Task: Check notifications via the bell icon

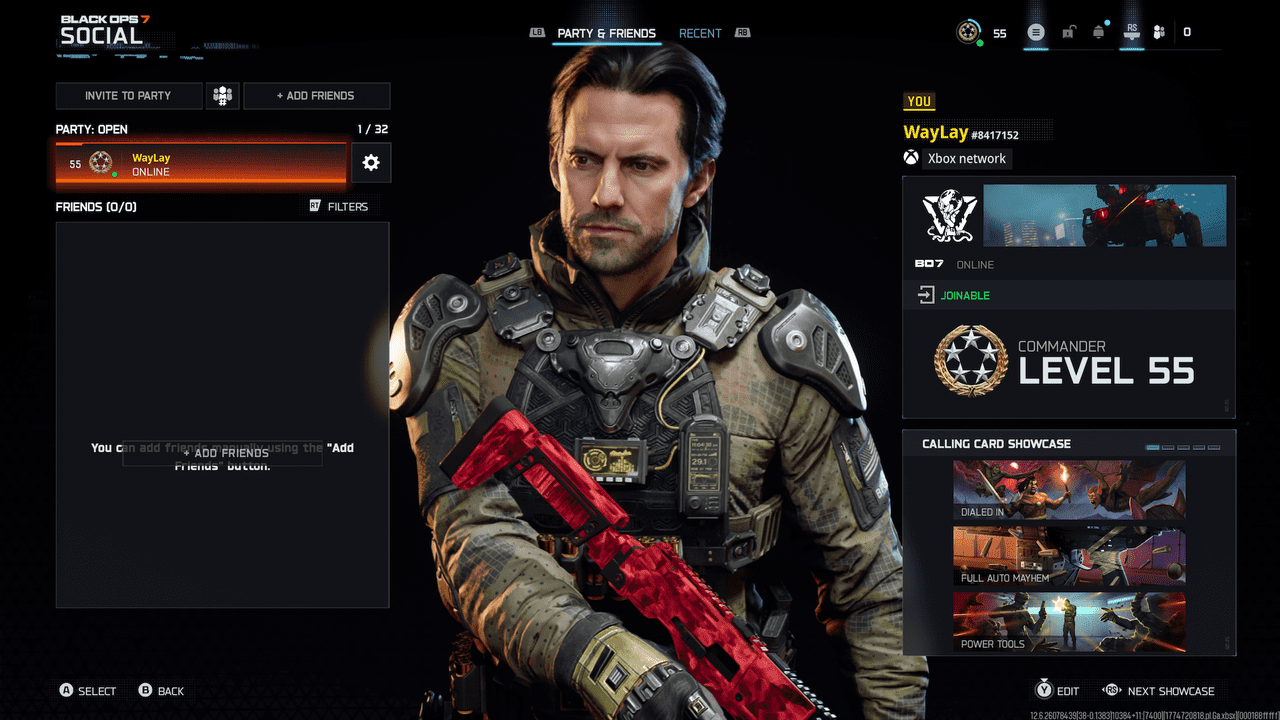Action: coord(1098,31)
